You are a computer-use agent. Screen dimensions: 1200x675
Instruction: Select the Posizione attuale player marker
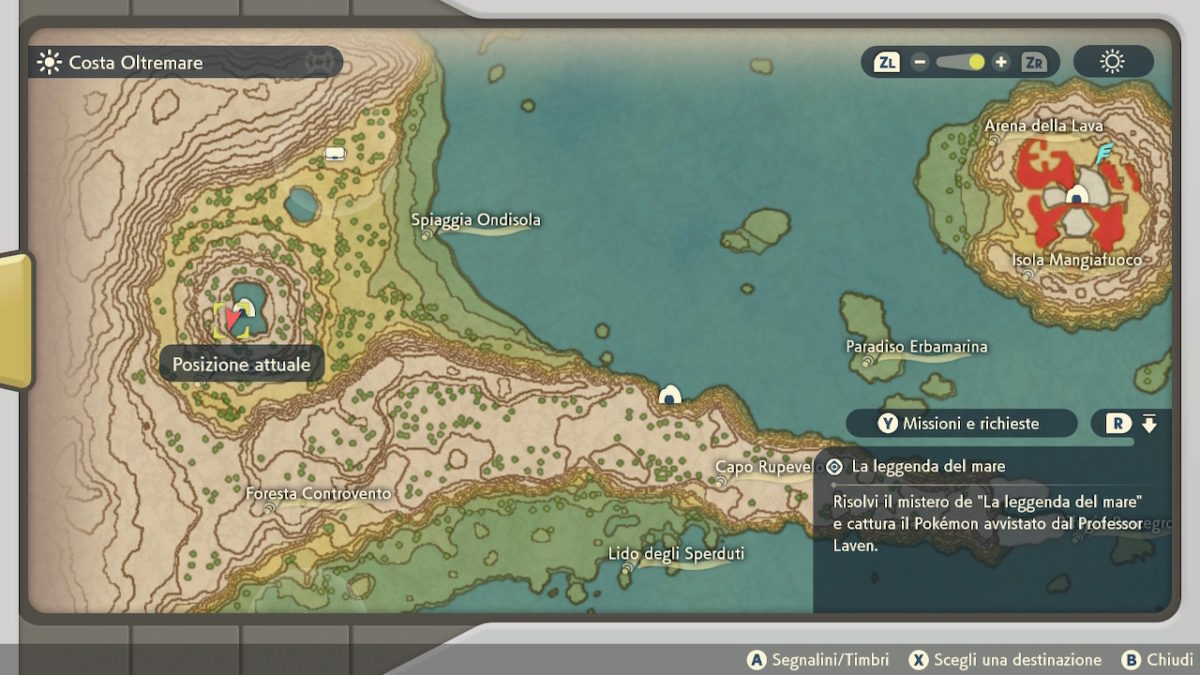point(234,319)
